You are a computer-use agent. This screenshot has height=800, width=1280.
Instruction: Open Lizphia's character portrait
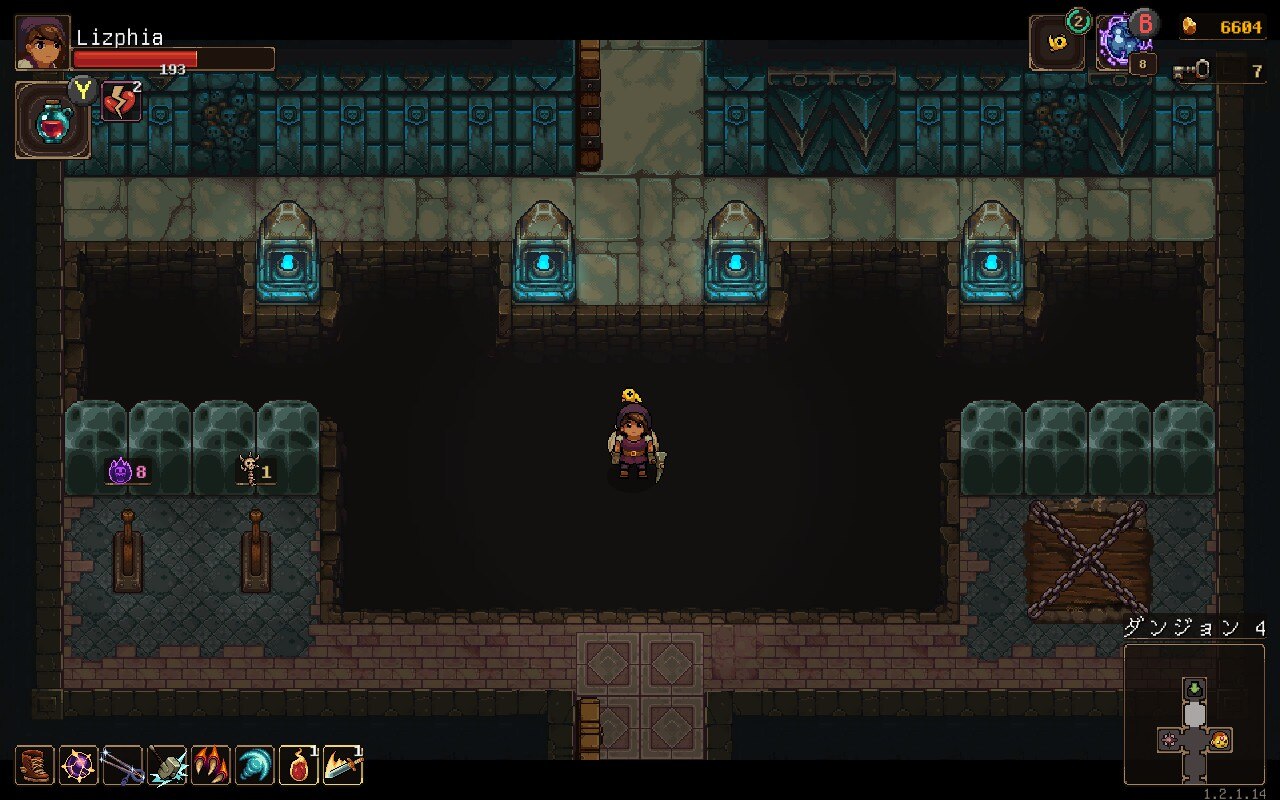[x=43, y=43]
